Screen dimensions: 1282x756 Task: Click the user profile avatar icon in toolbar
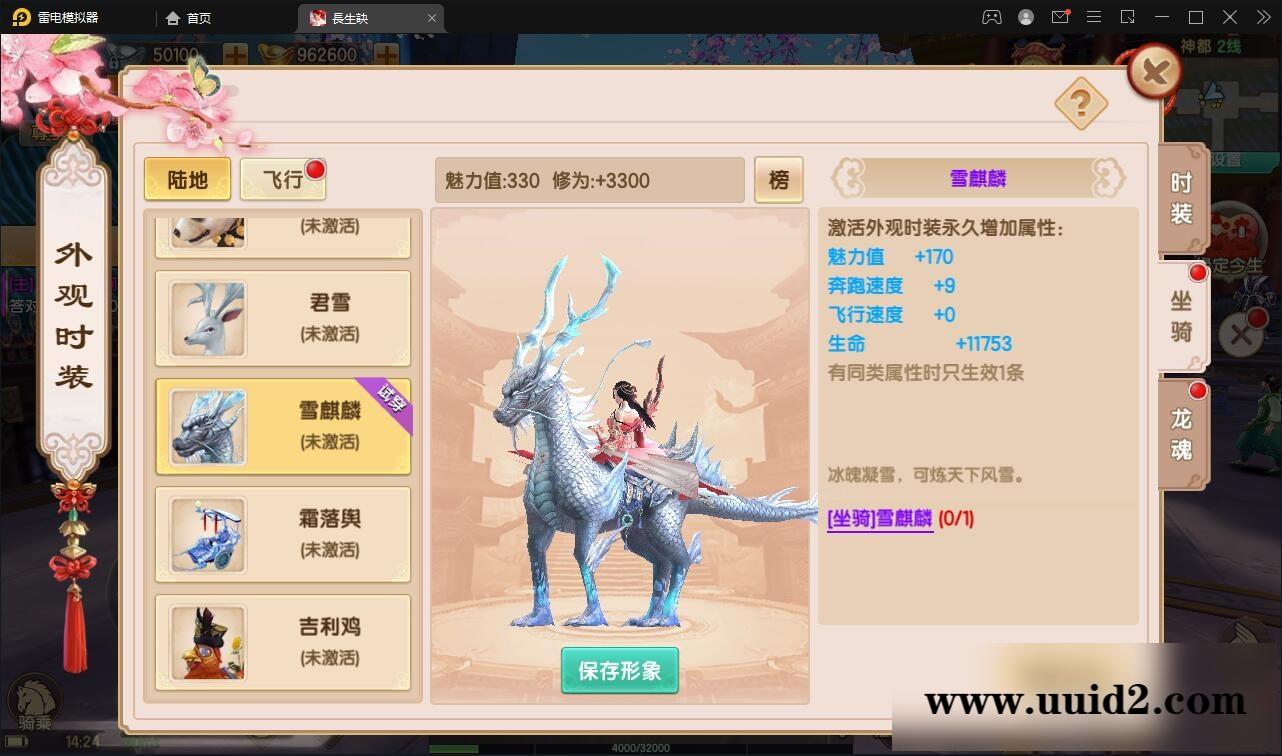[1025, 17]
